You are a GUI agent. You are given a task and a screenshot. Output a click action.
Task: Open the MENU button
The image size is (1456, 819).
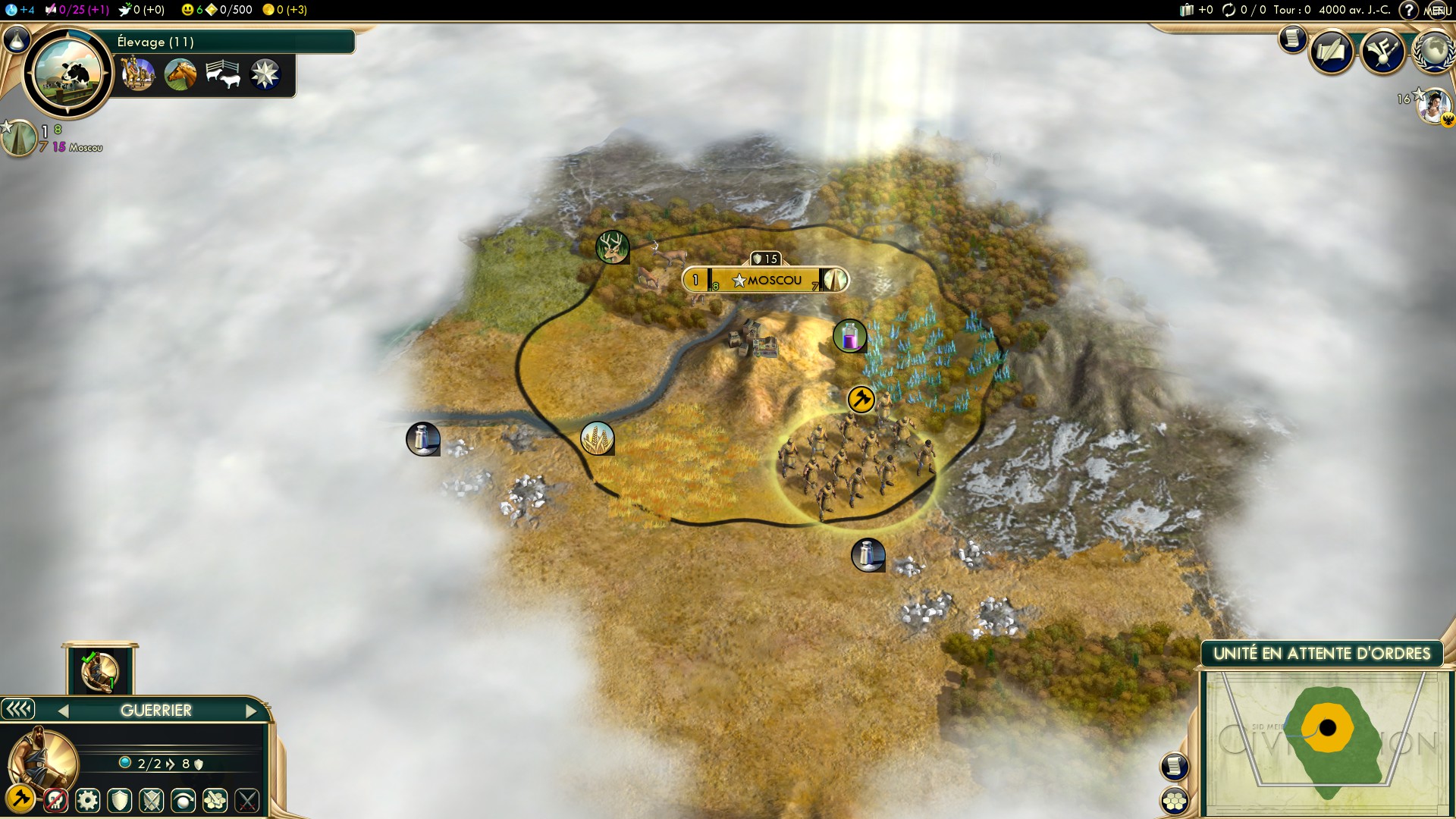(1438, 10)
